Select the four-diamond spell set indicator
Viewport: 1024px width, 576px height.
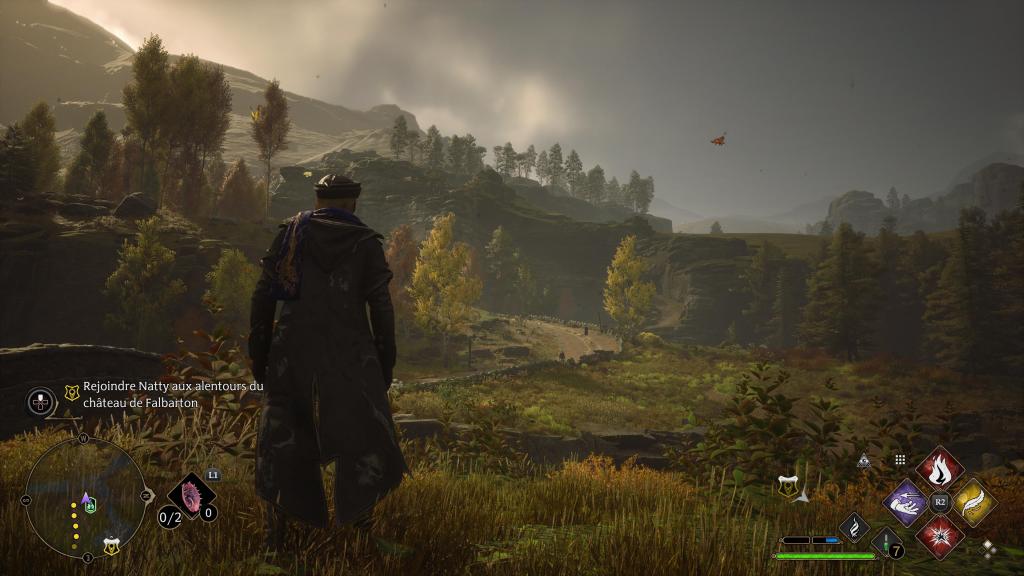click(989, 548)
